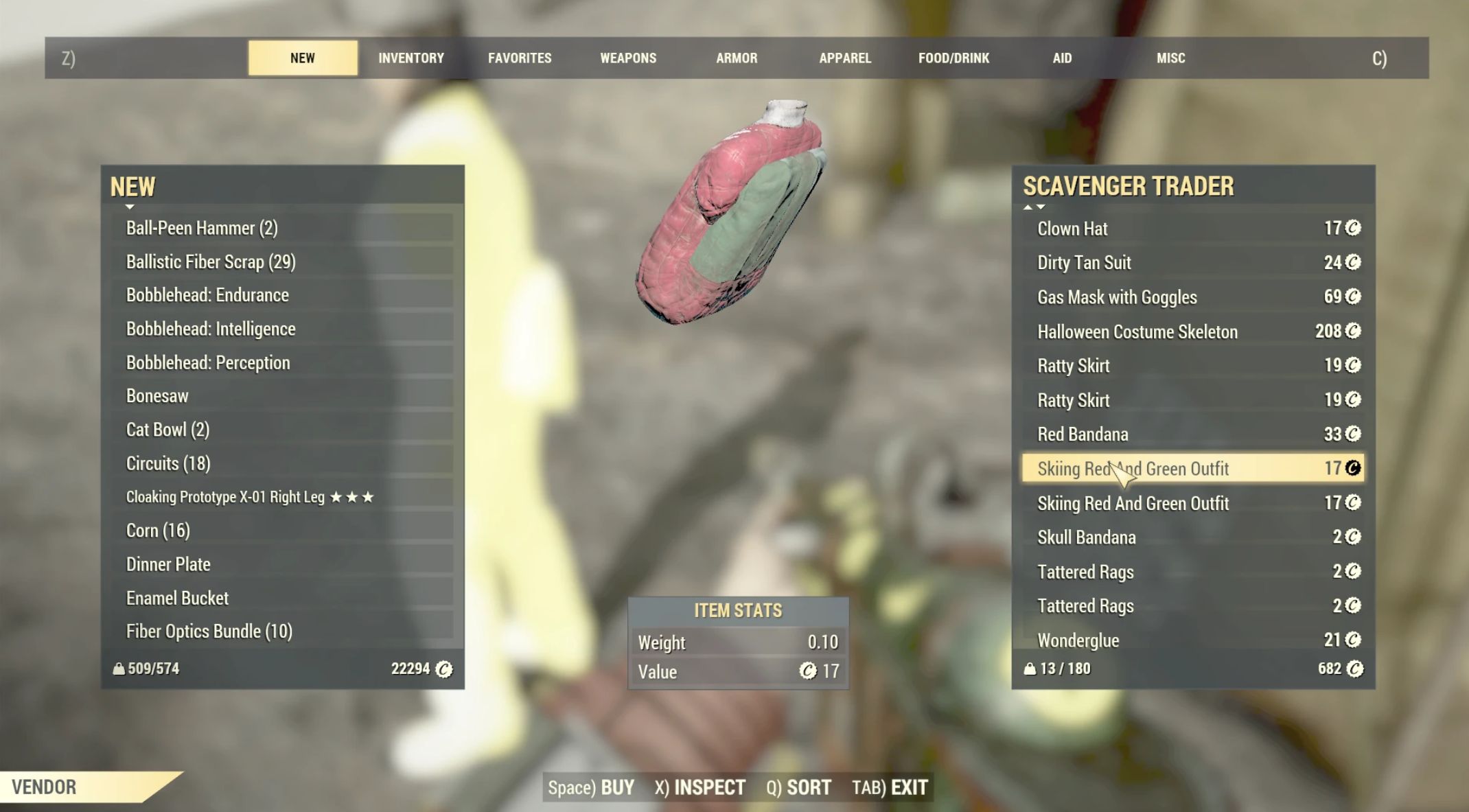The image size is (1469, 812).
Task: Open the Favorites tab
Action: [x=520, y=58]
